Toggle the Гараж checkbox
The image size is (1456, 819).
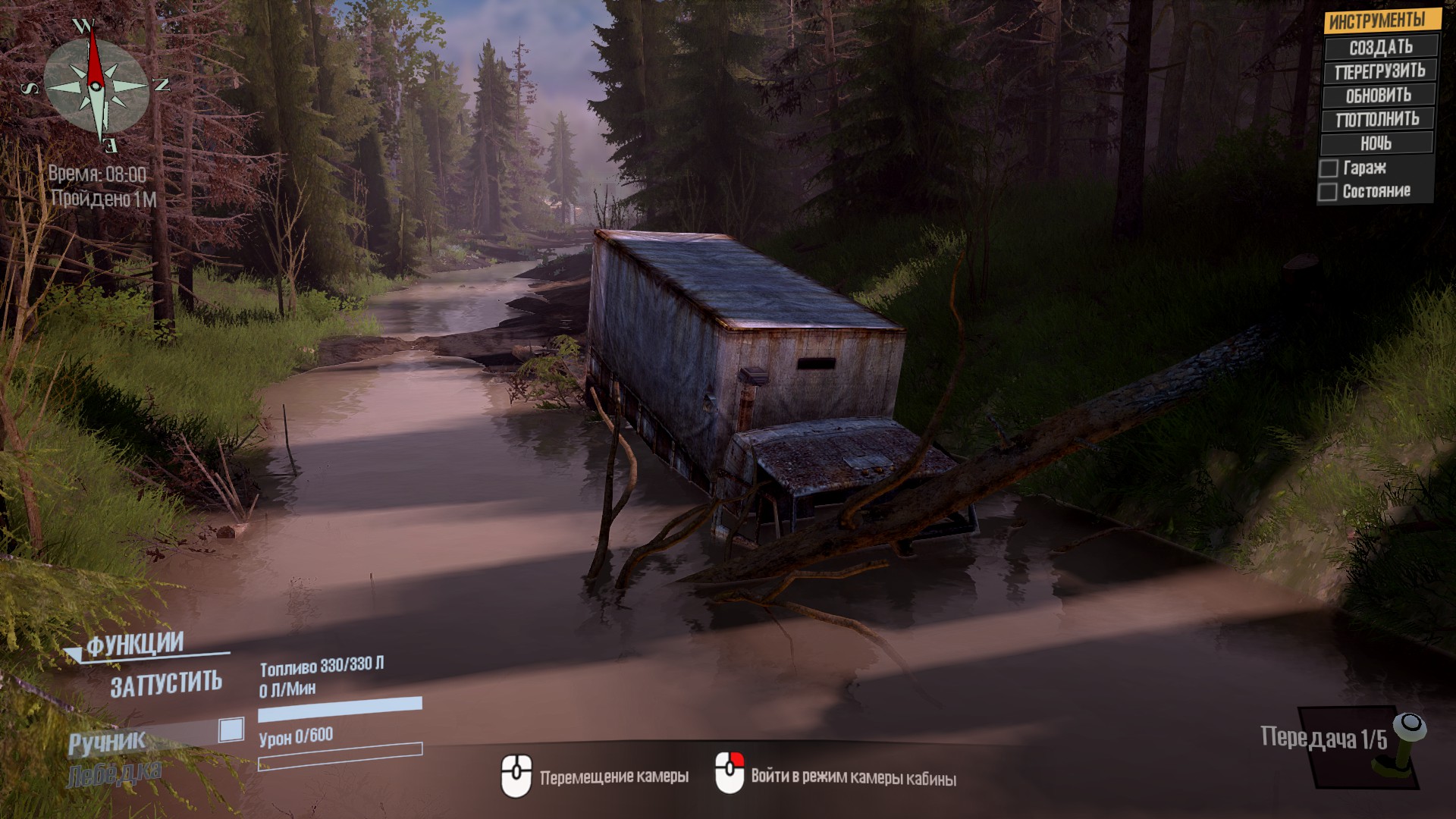coord(1329,168)
